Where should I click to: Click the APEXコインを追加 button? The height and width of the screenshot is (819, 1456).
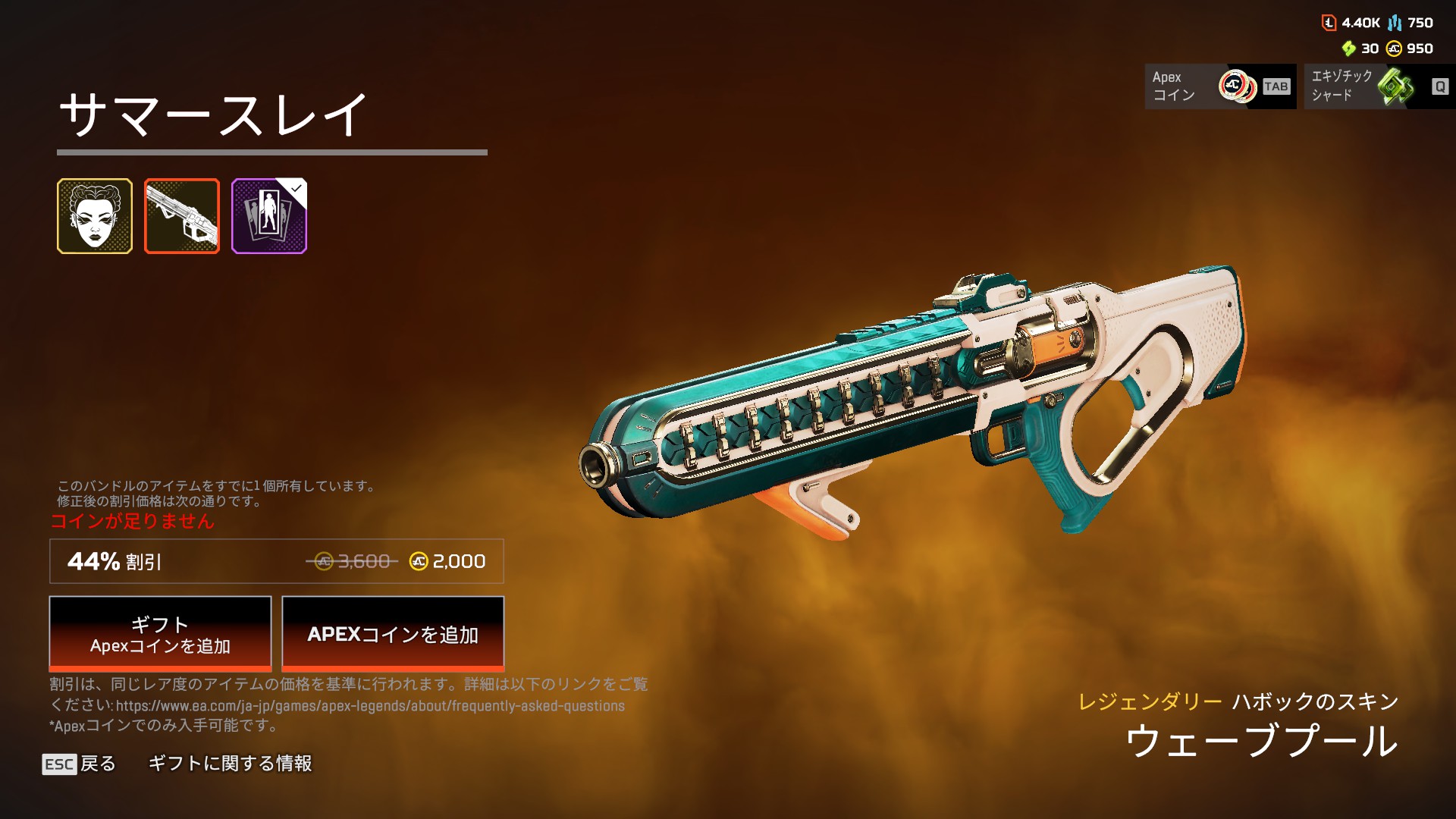pos(393,634)
